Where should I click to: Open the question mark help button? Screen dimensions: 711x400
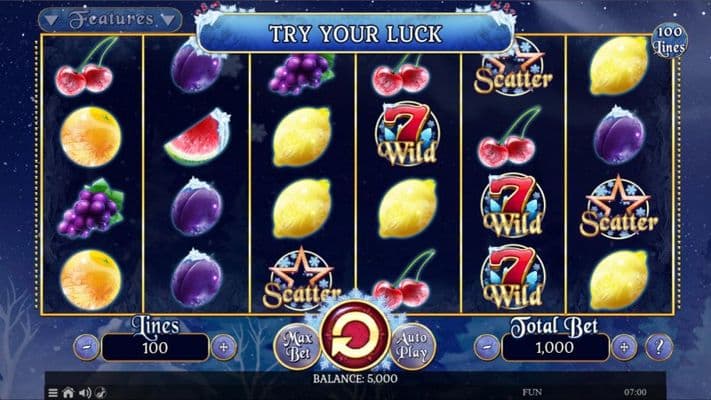(x=659, y=348)
